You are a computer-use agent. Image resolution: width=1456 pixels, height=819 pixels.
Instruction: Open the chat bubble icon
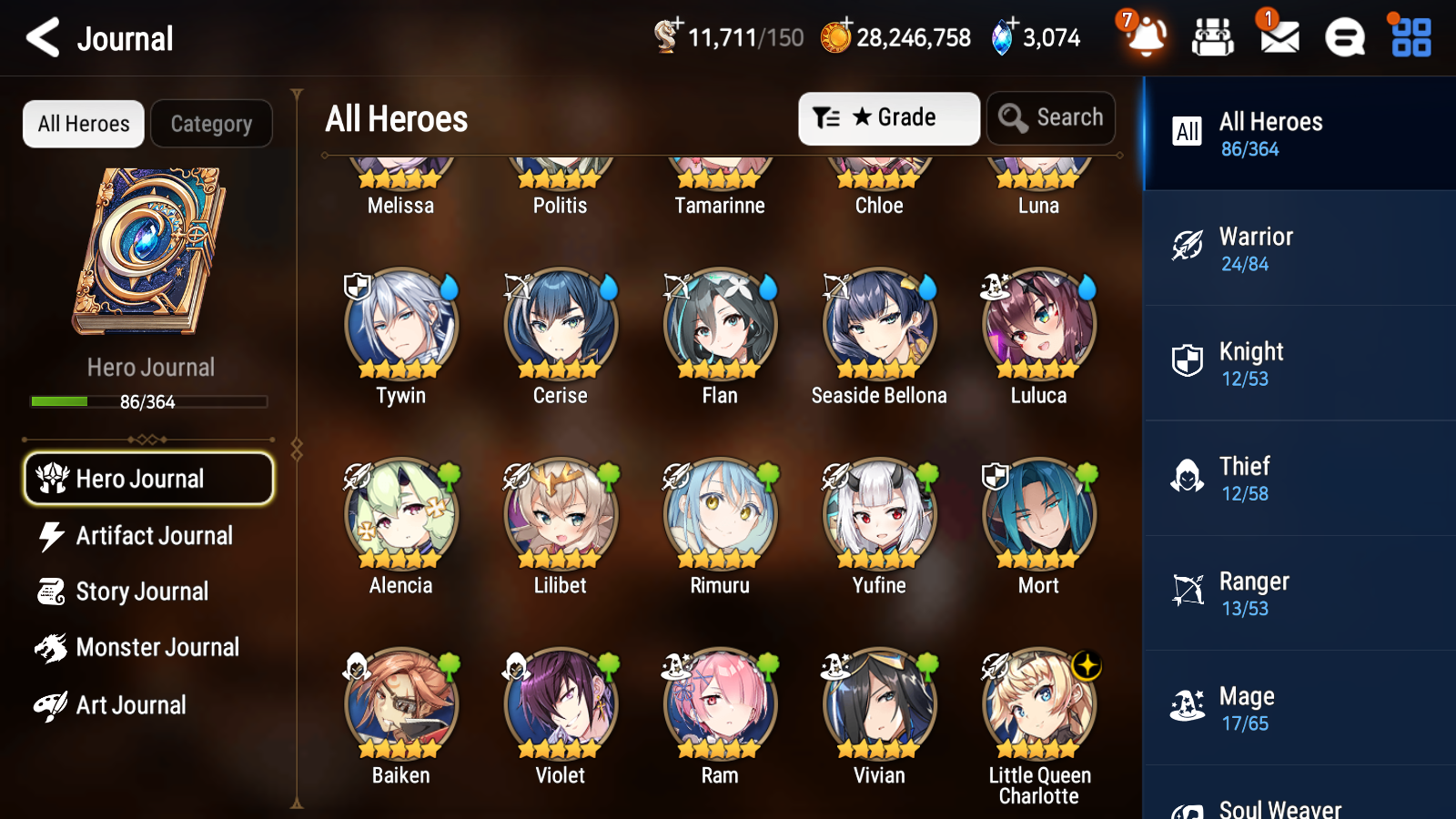coord(1344,37)
